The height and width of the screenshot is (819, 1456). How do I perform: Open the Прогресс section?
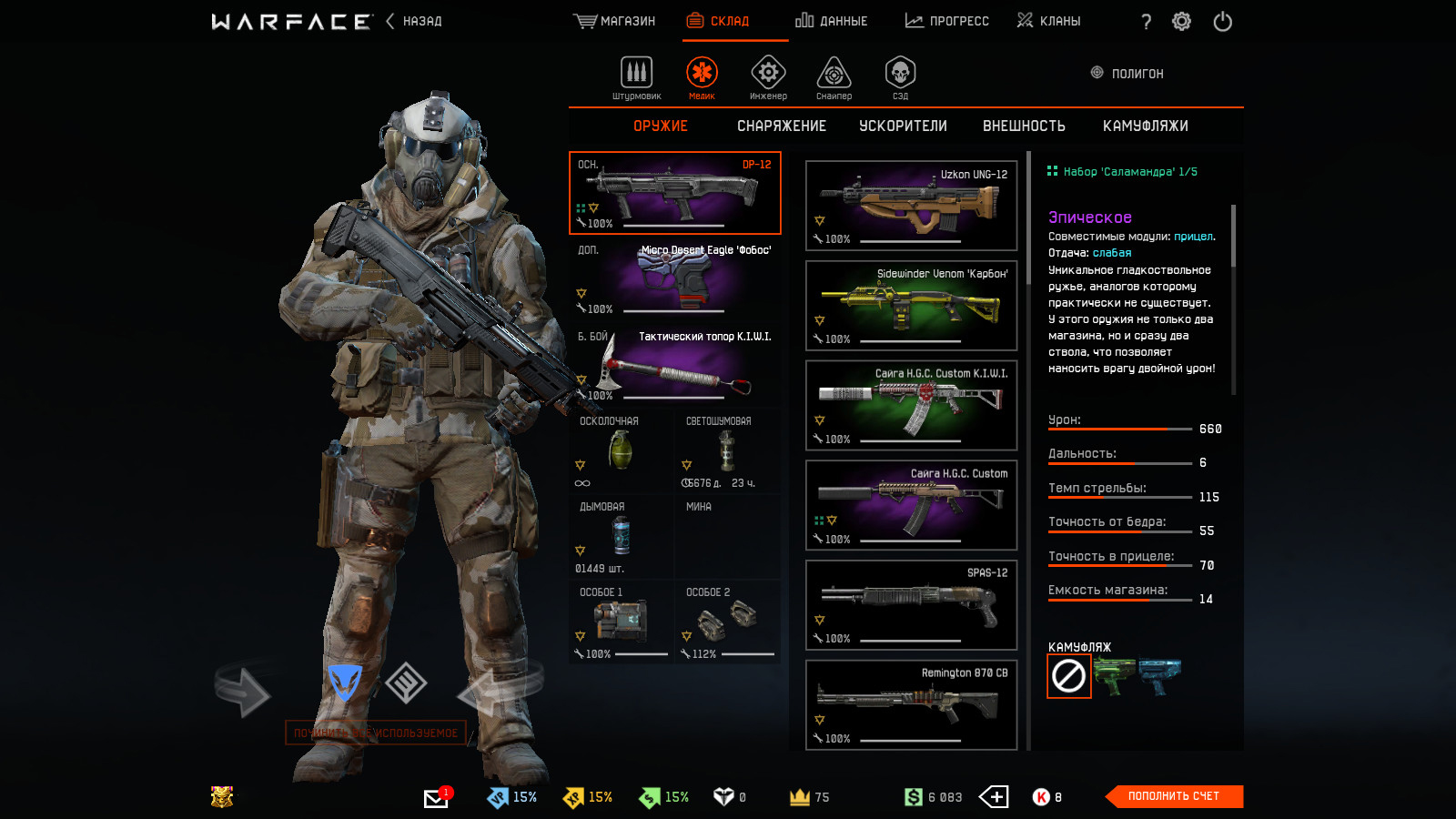tap(947, 21)
